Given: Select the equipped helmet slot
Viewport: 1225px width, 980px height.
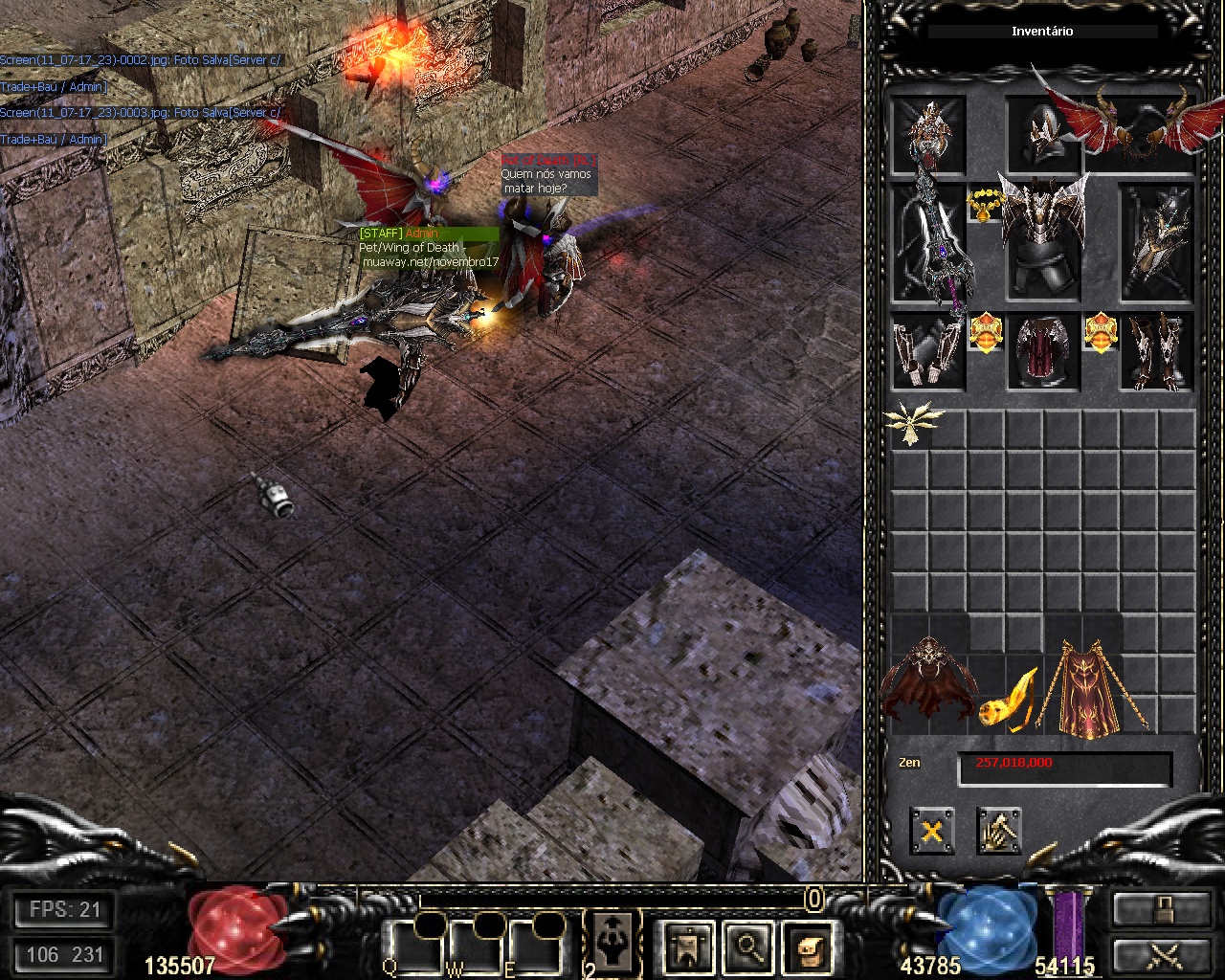Looking at the screenshot, I should click(1043, 135).
